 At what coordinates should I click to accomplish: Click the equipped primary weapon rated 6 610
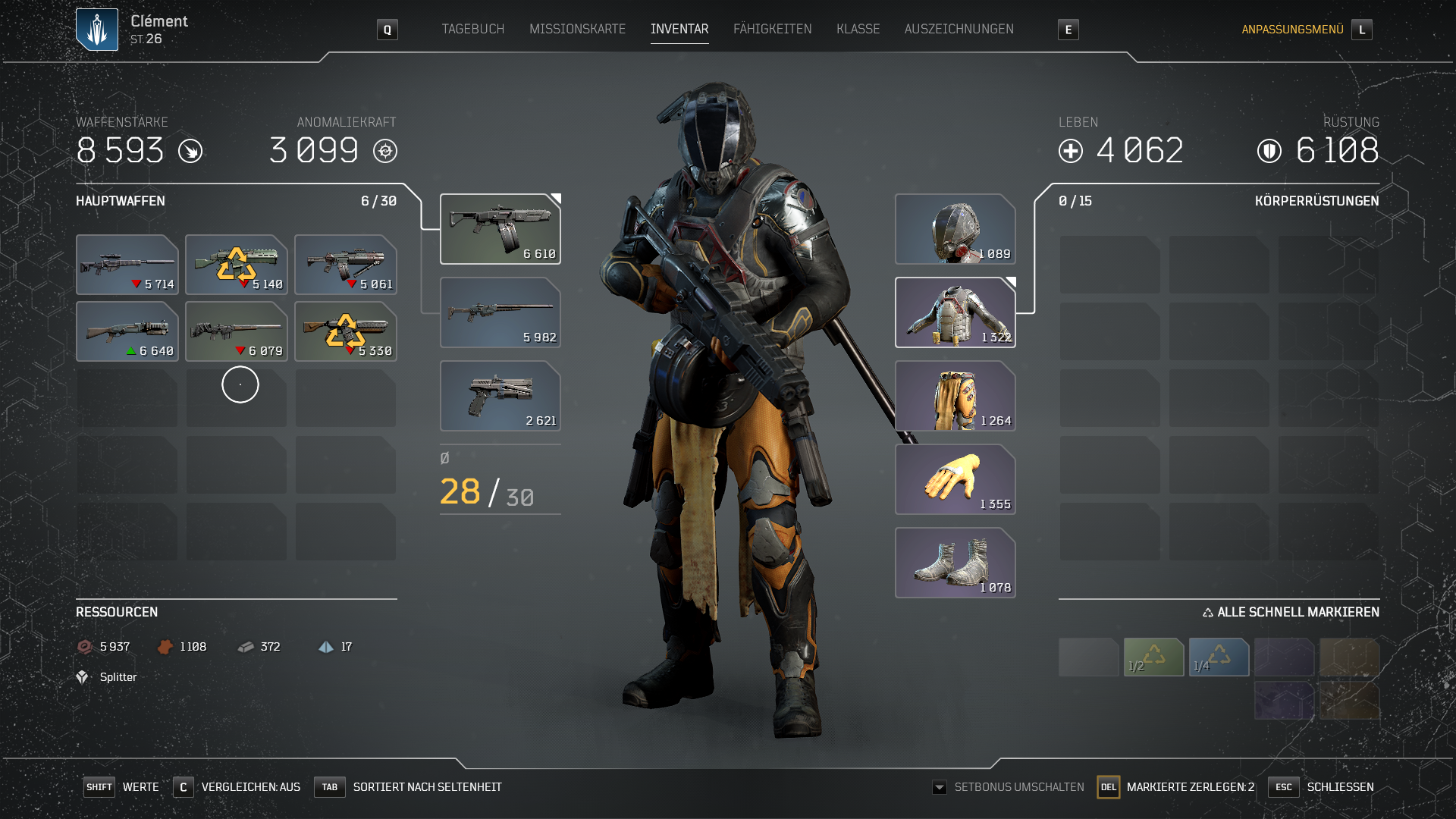click(x=500, y=229)
